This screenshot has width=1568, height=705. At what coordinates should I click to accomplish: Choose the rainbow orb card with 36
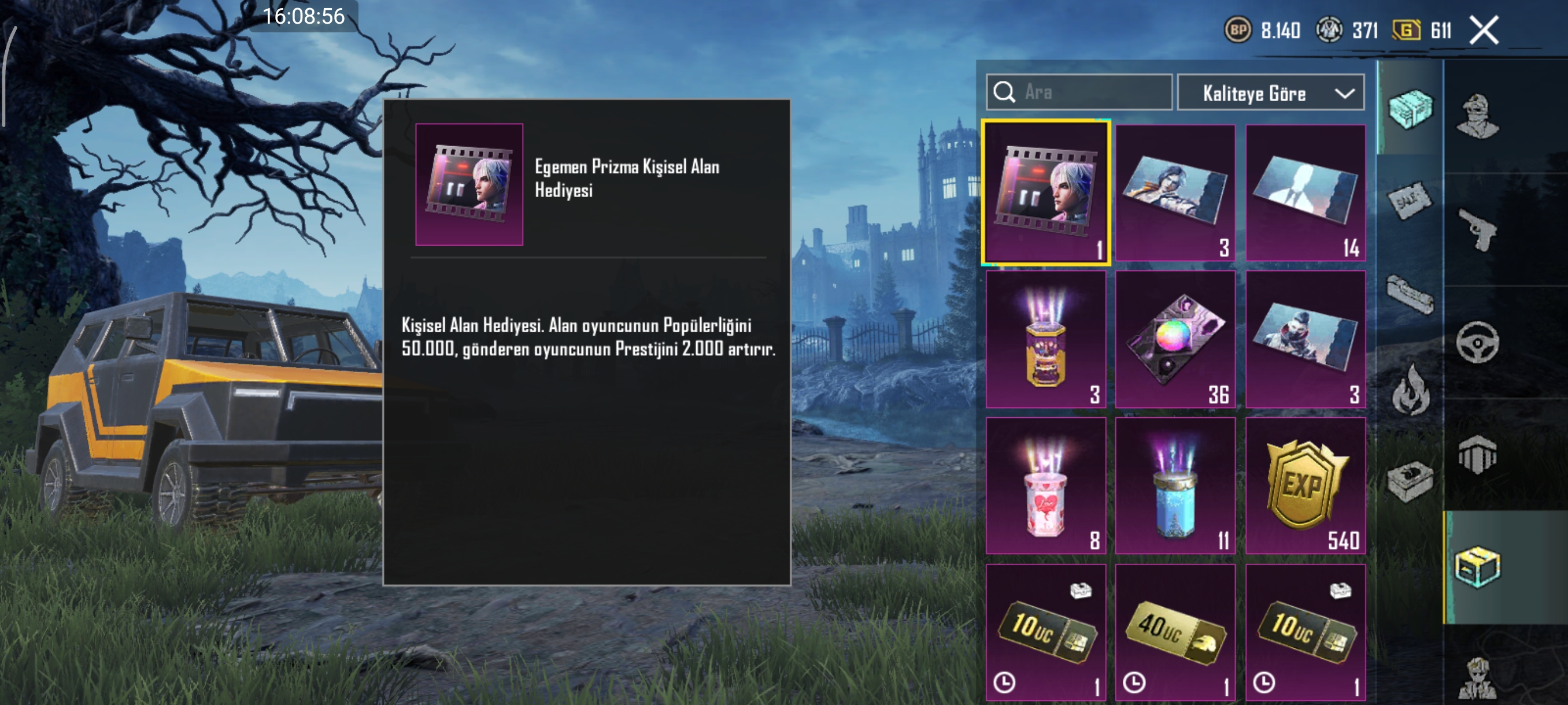pyautogui.click(x=1175, y=339)
